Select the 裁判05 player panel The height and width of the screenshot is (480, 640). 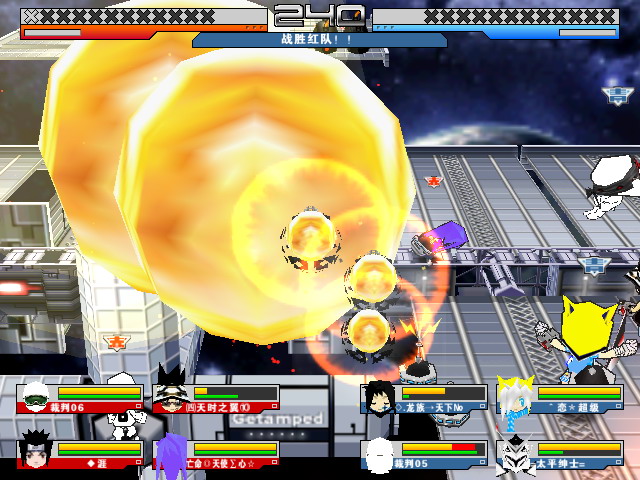tap(426, 455)
